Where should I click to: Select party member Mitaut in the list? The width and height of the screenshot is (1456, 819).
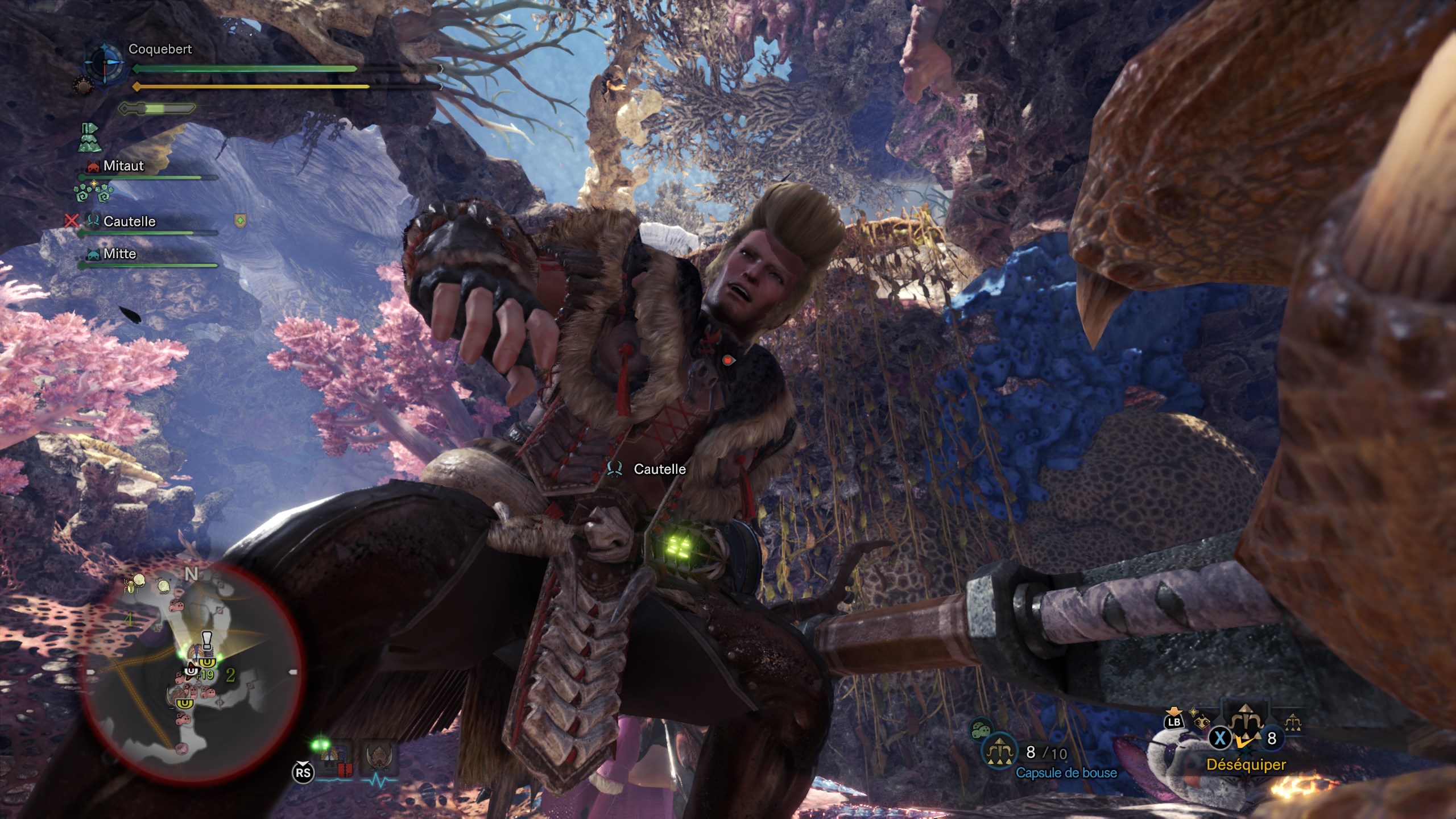click(123, 166)
